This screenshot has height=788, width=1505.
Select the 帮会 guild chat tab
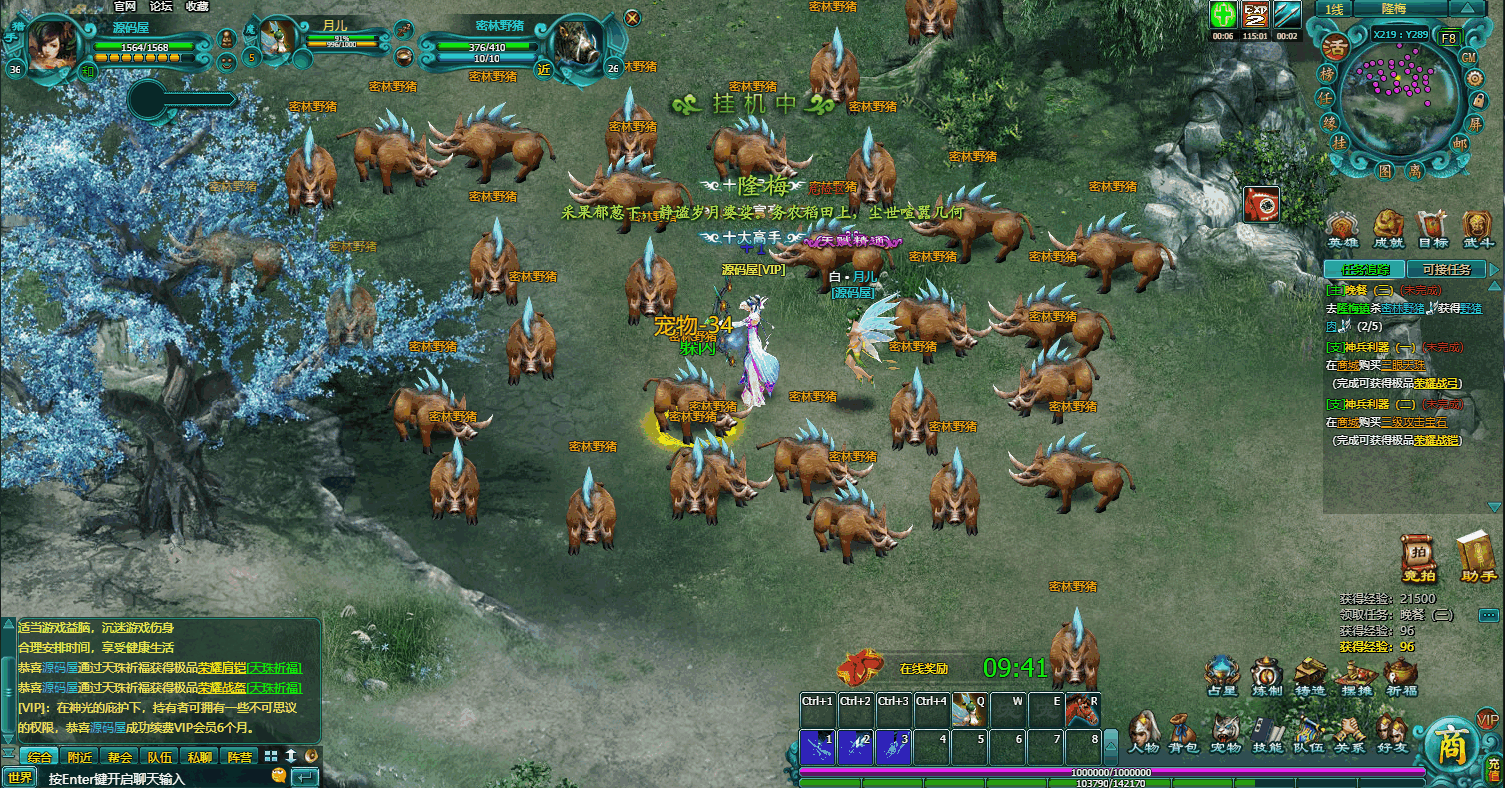point(120,757)
